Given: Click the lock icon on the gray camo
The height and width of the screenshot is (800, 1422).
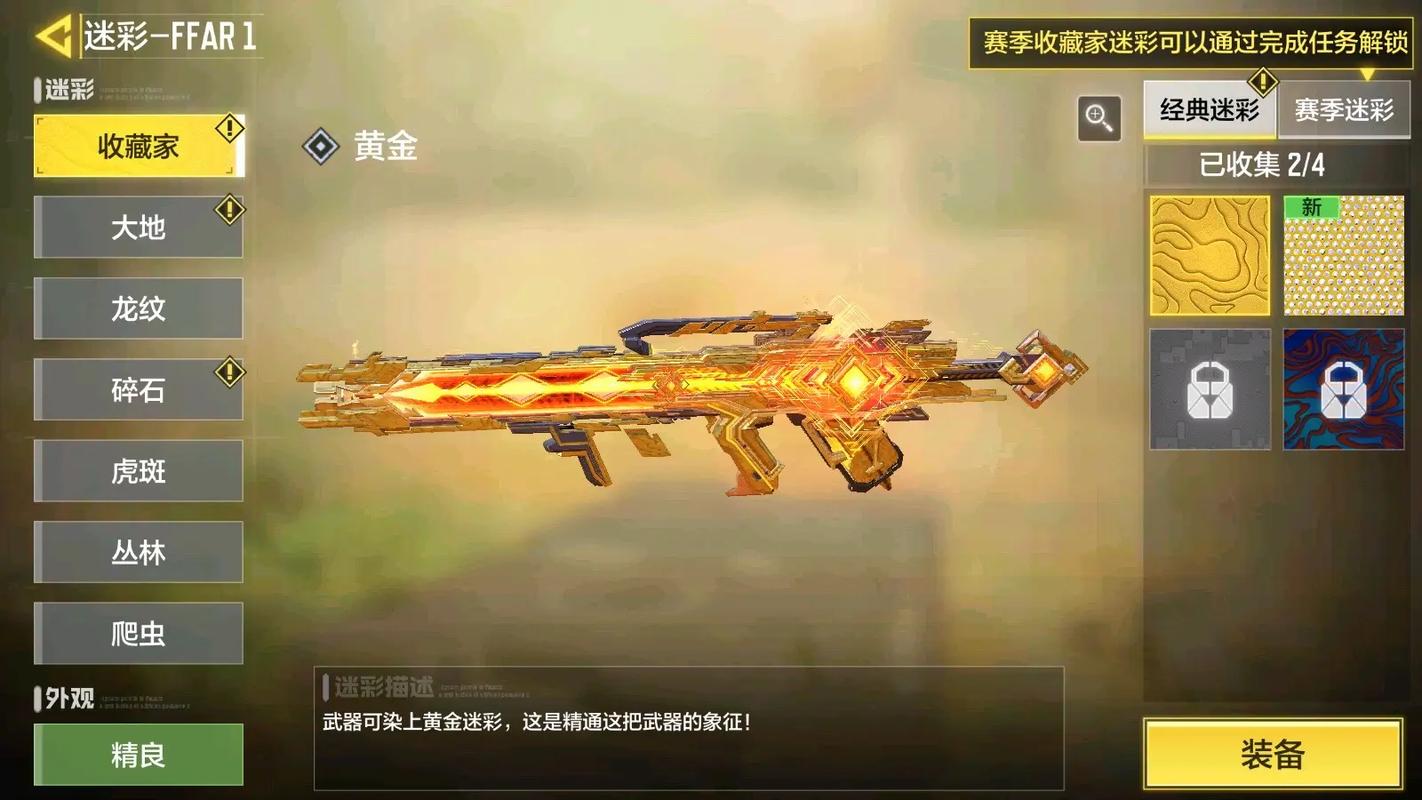Looking at the screenshot, I should (1209, 388).
